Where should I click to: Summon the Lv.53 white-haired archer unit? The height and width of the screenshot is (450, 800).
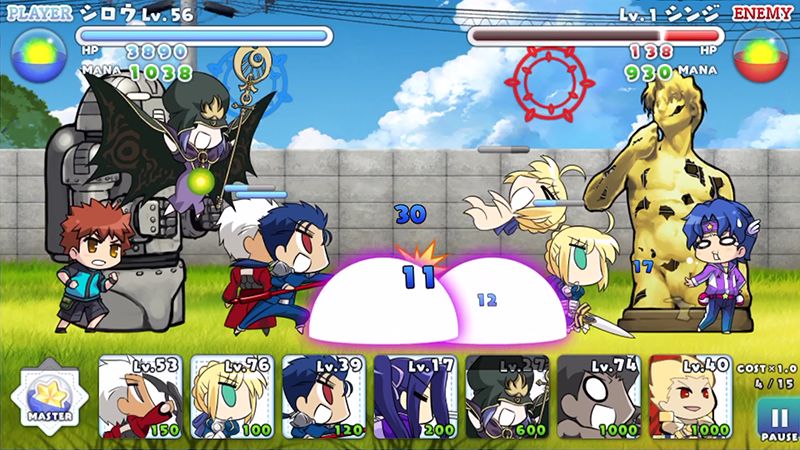click(x=140, y=397)
